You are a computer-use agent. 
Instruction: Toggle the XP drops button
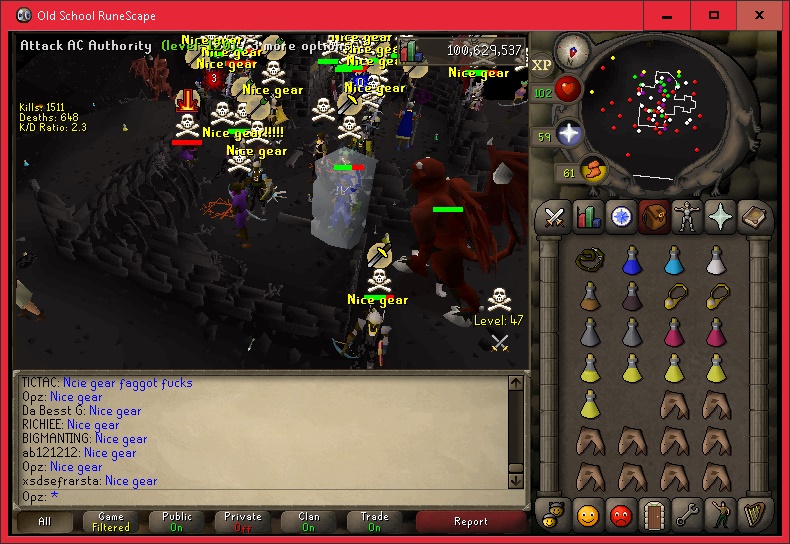tap(542, 65)
